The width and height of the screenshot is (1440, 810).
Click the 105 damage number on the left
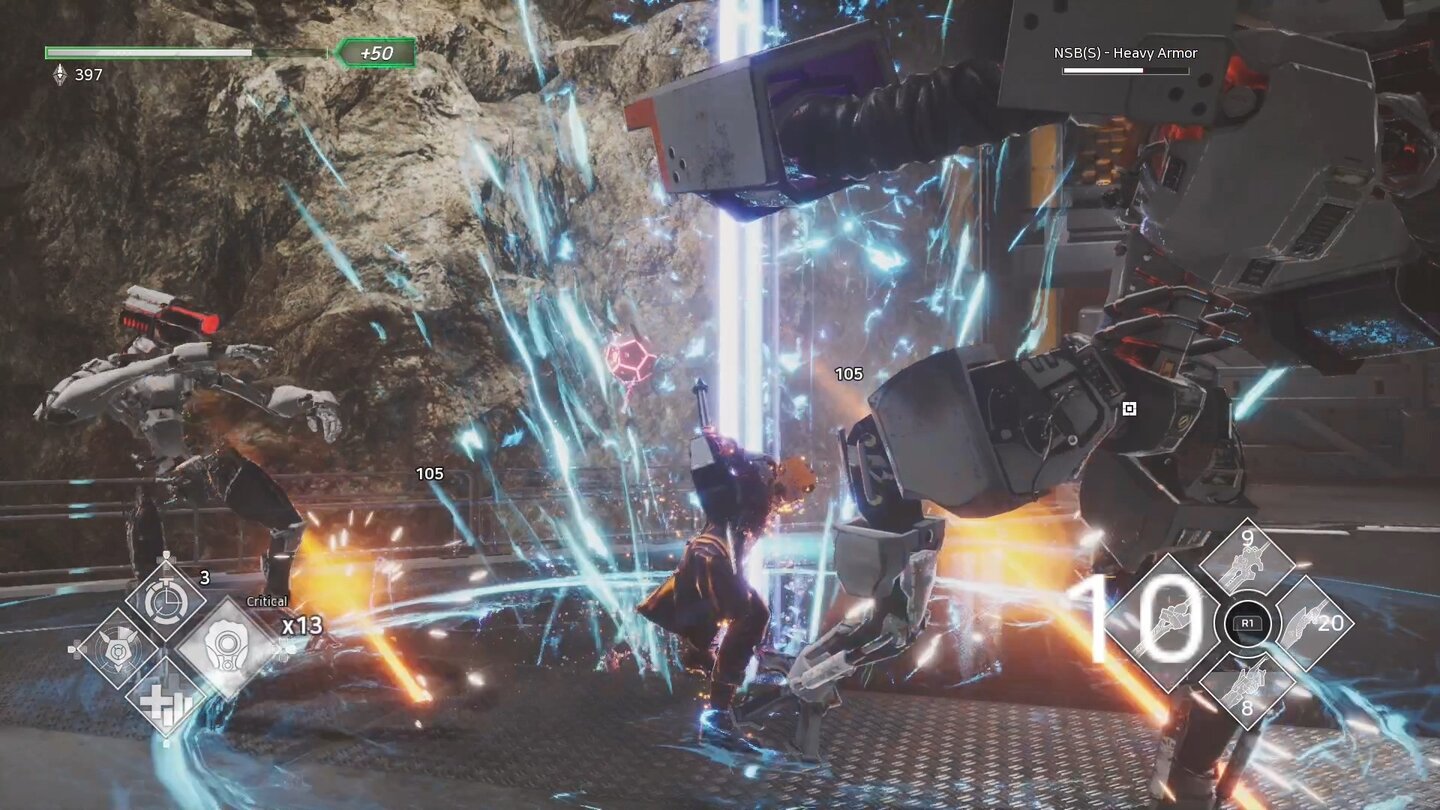430,476
